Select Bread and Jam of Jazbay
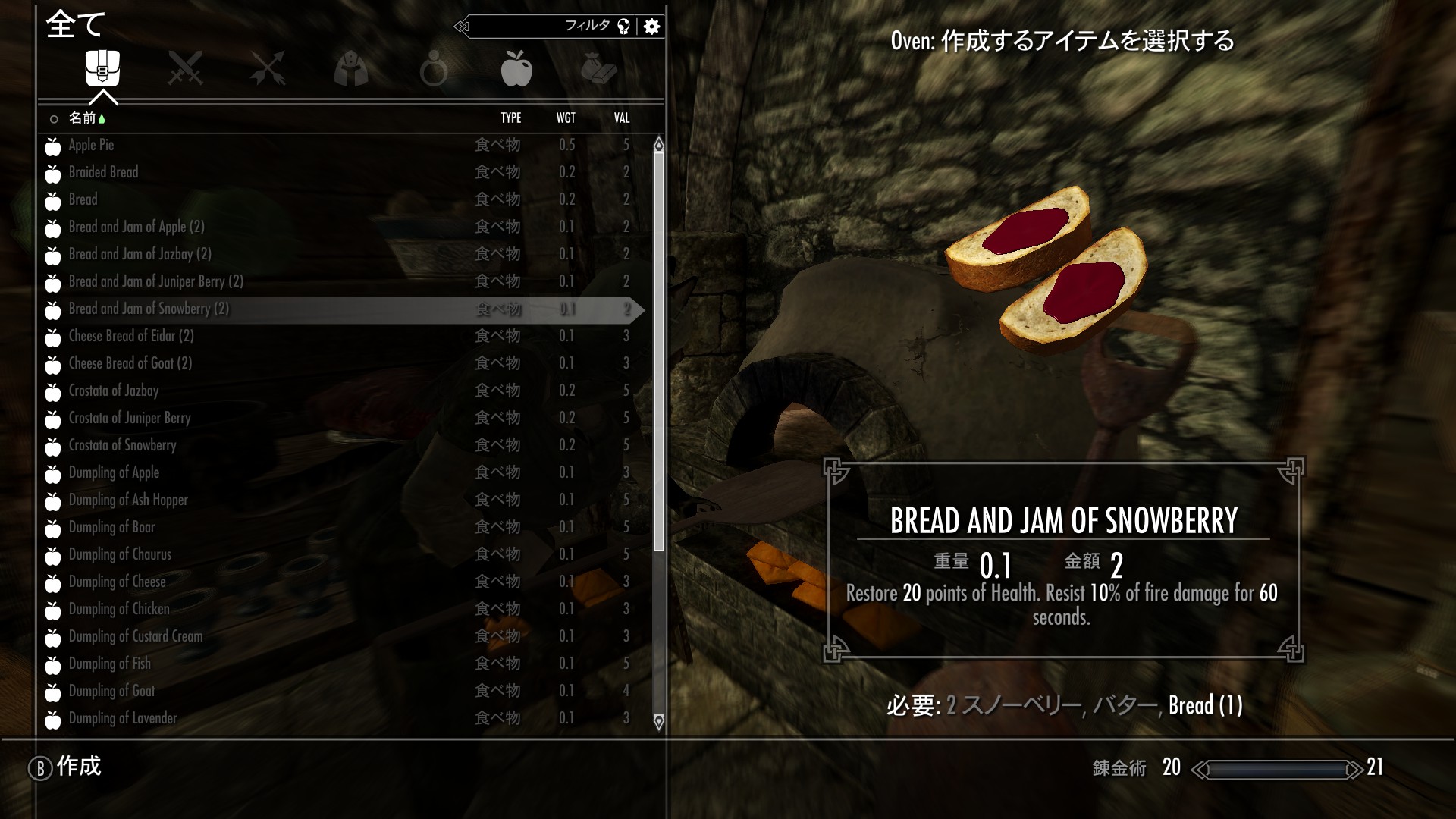Screen dimensions: 1456x819 click(140, 254)
